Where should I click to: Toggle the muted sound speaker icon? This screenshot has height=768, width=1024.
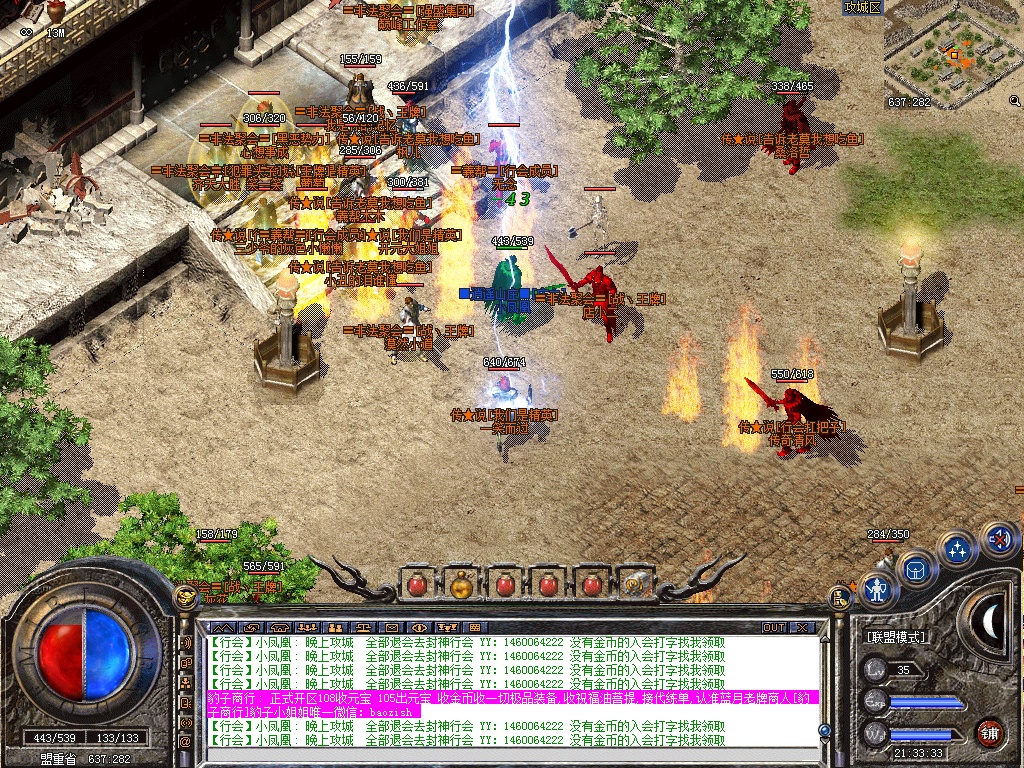[997, 539]
